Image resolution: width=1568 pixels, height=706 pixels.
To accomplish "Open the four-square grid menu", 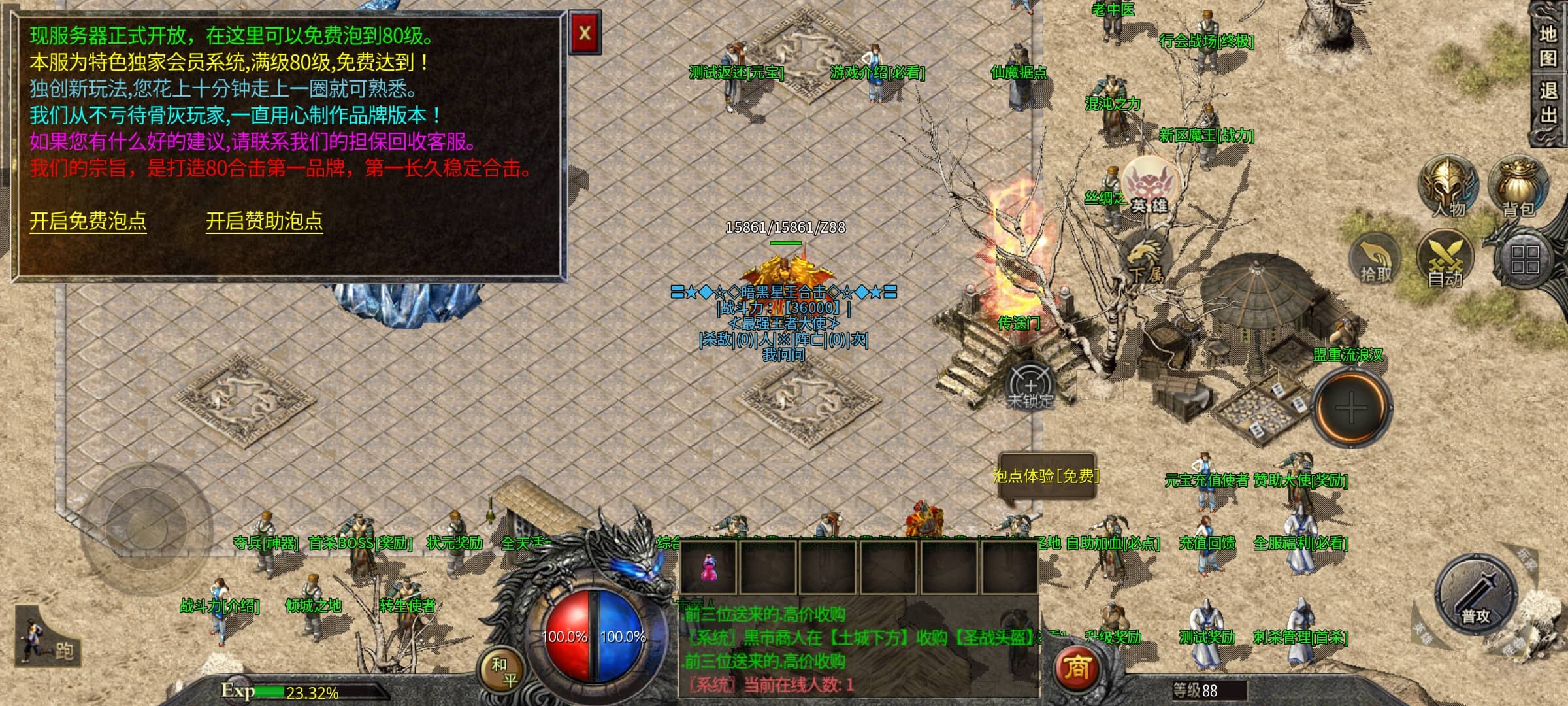I will pos(1525,260).
